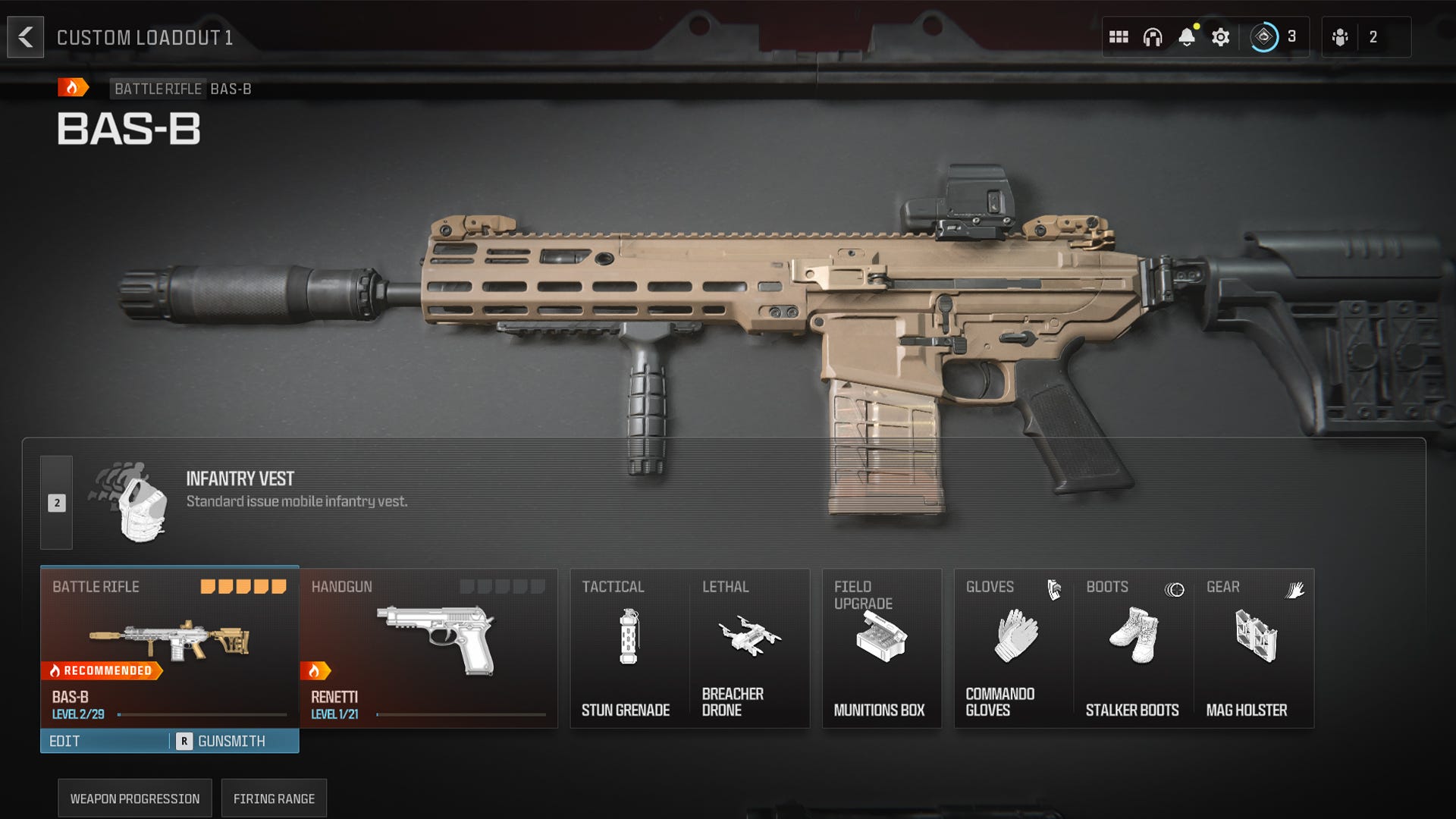Go back using the arrow at top left
Viewport: 1456px width, 819px height.
tap(26, 36)
